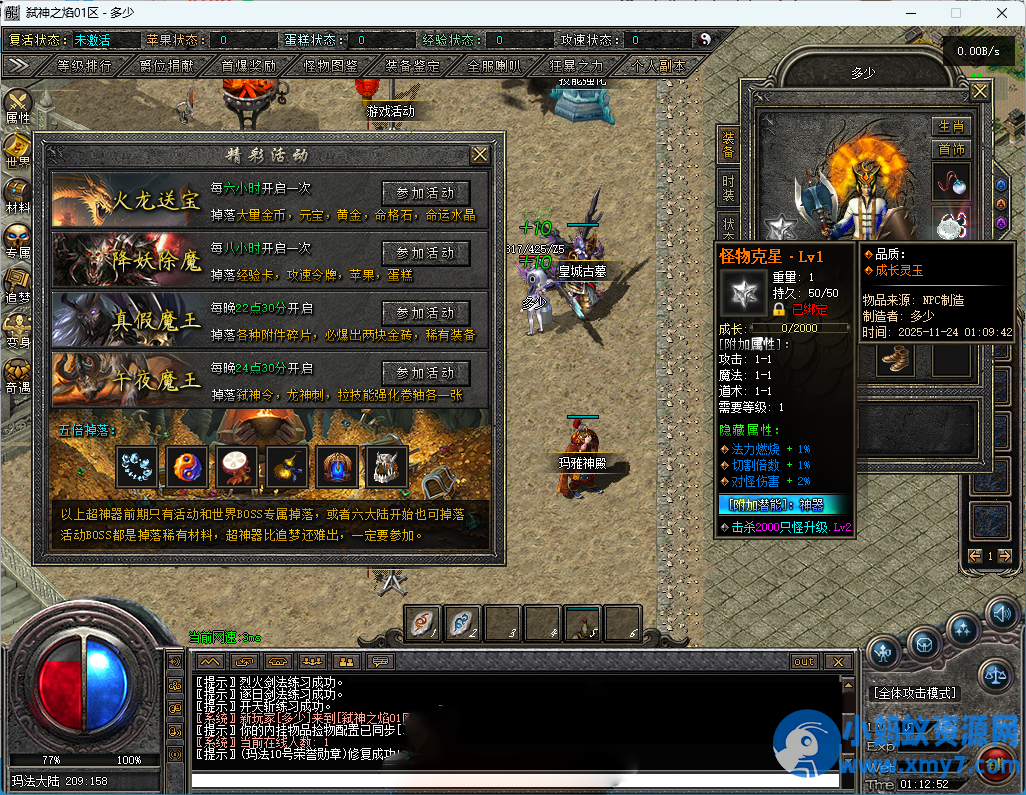Viewport: 1026px width, 795px height.
Task: Switch to the 时装 costume tab
Action: tap(728, 187)
